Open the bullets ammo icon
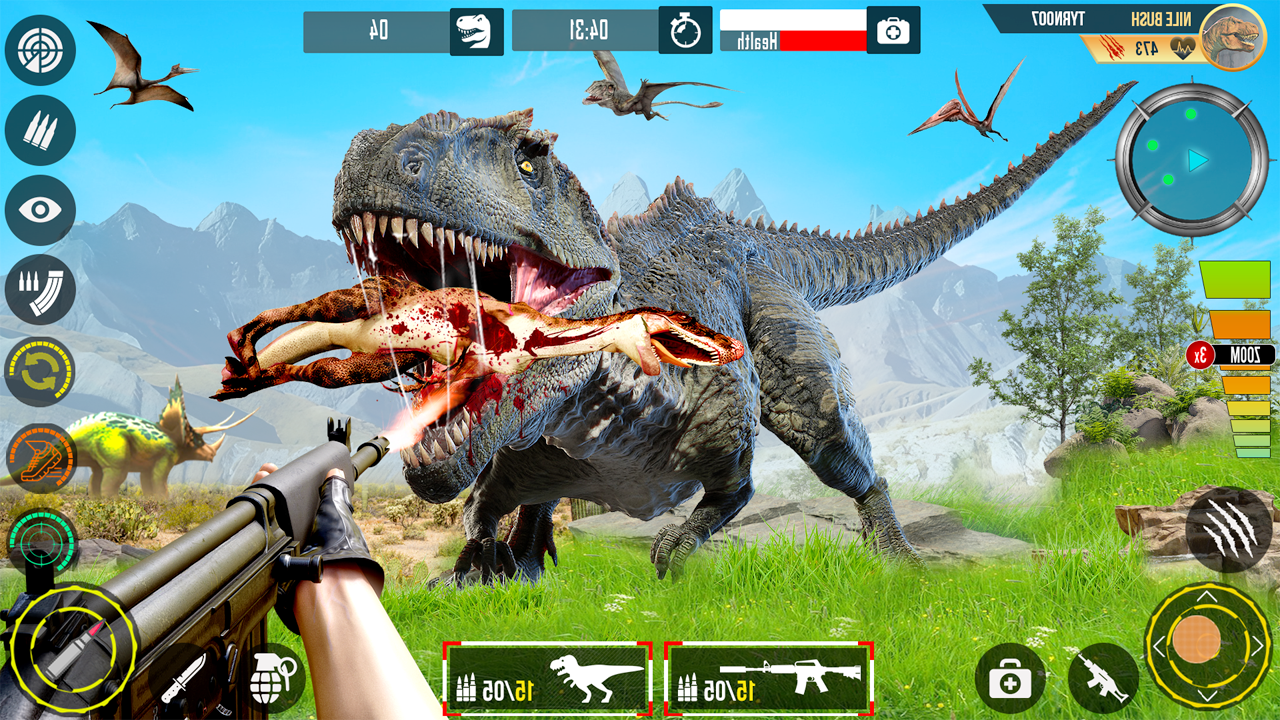 click(40, 131)
